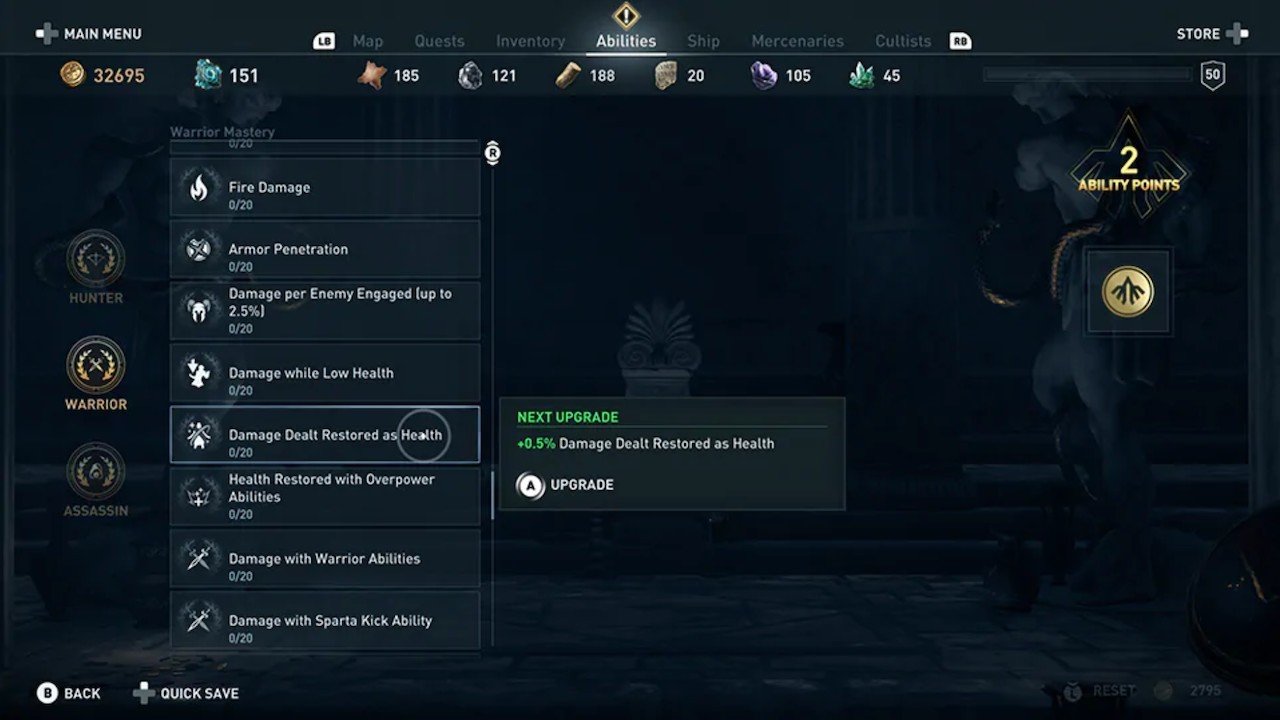Select the Abilities tab
The image size is (1280, 720).
[x=626, y=41]
